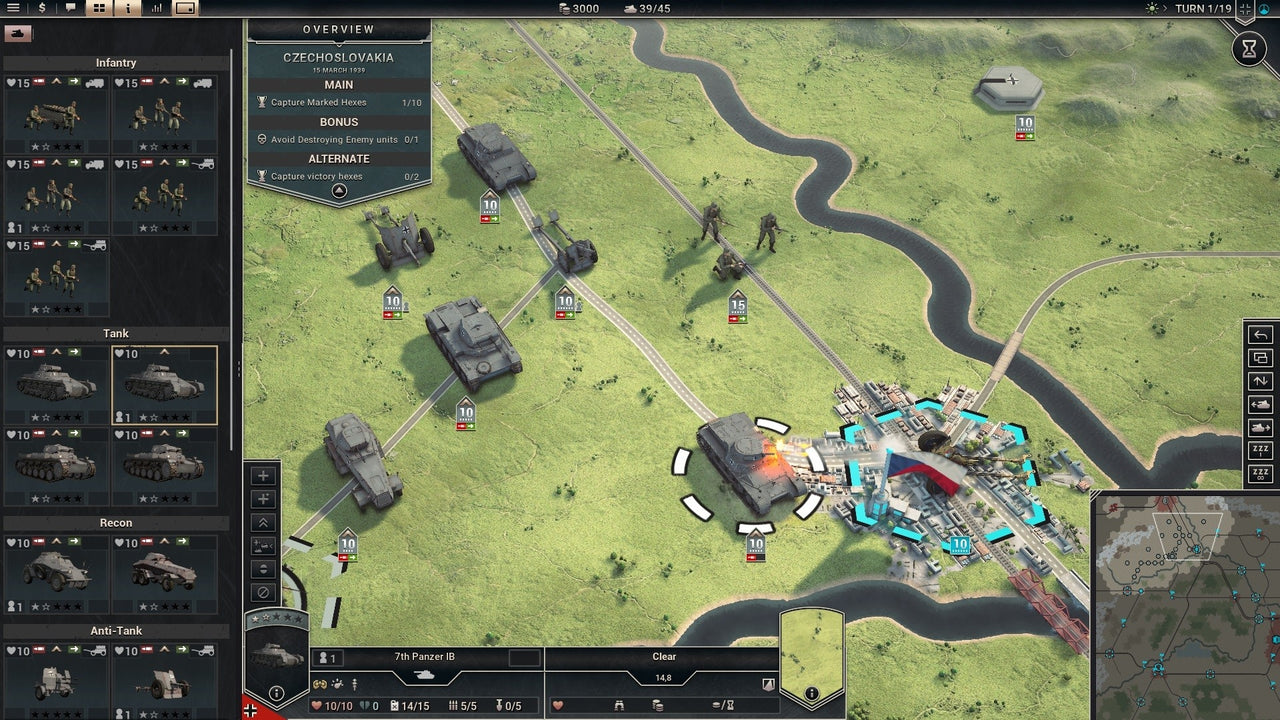Select the selected Panzer thumbnail in Tank list
This screenshot has width=1280, height=720.
point(166,383)
